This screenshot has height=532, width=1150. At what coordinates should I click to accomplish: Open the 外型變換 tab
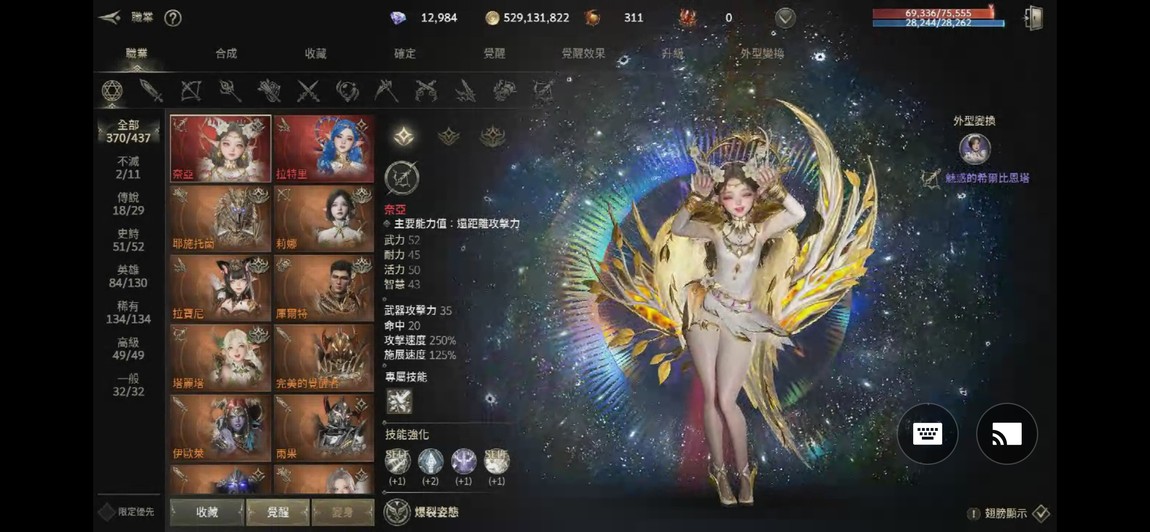click(x=761, y=53)
